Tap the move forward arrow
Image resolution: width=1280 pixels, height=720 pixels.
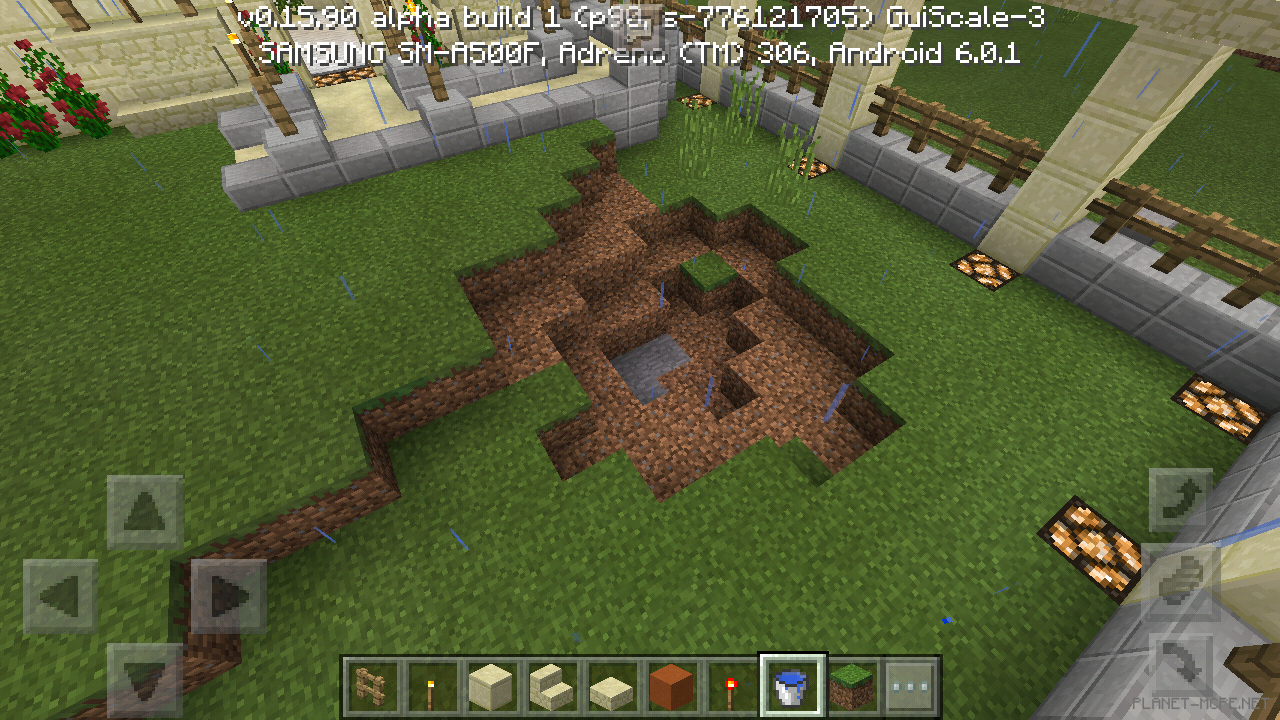pos(145,512)
